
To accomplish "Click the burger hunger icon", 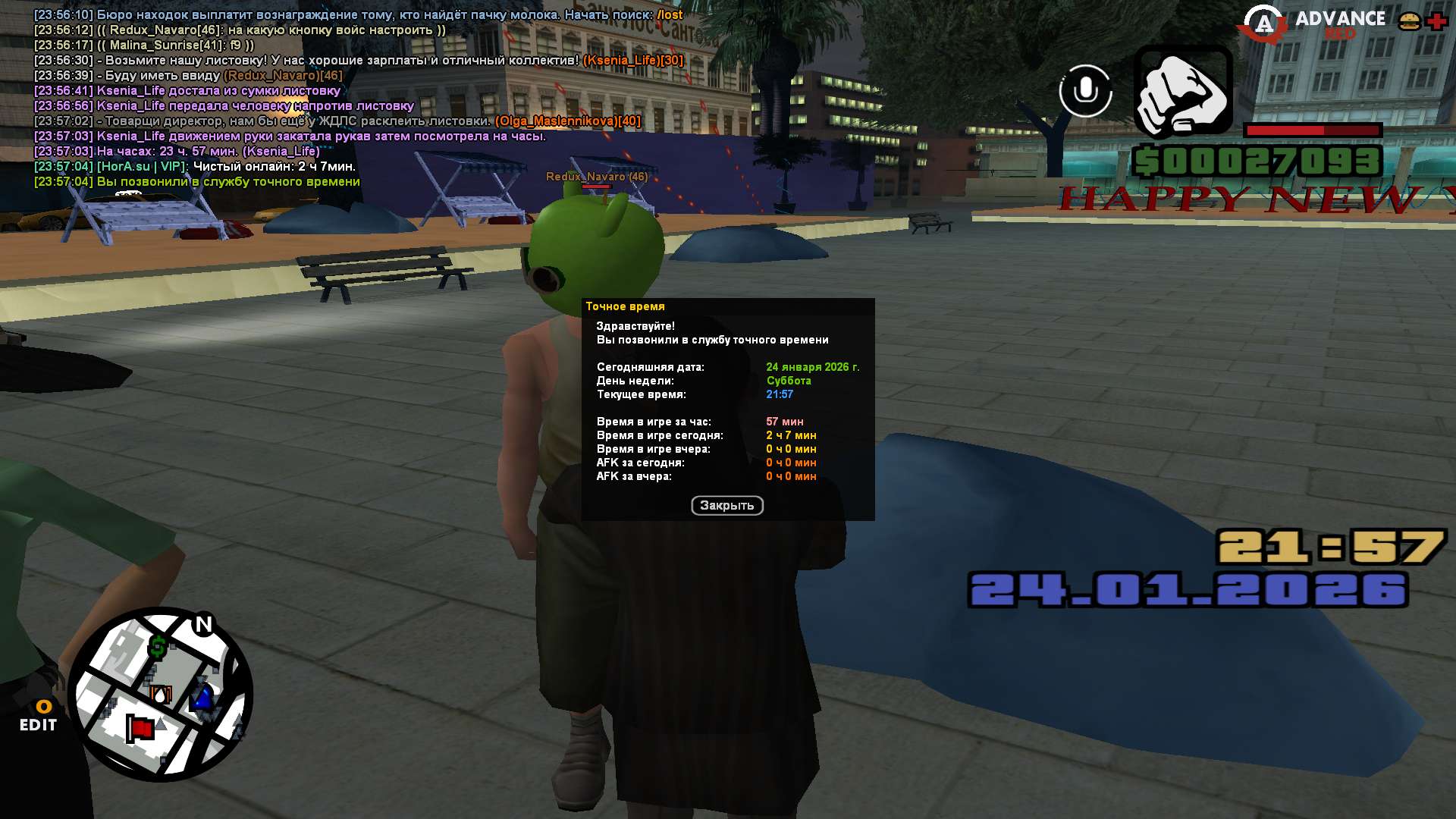I will (x=1409, y=21).
